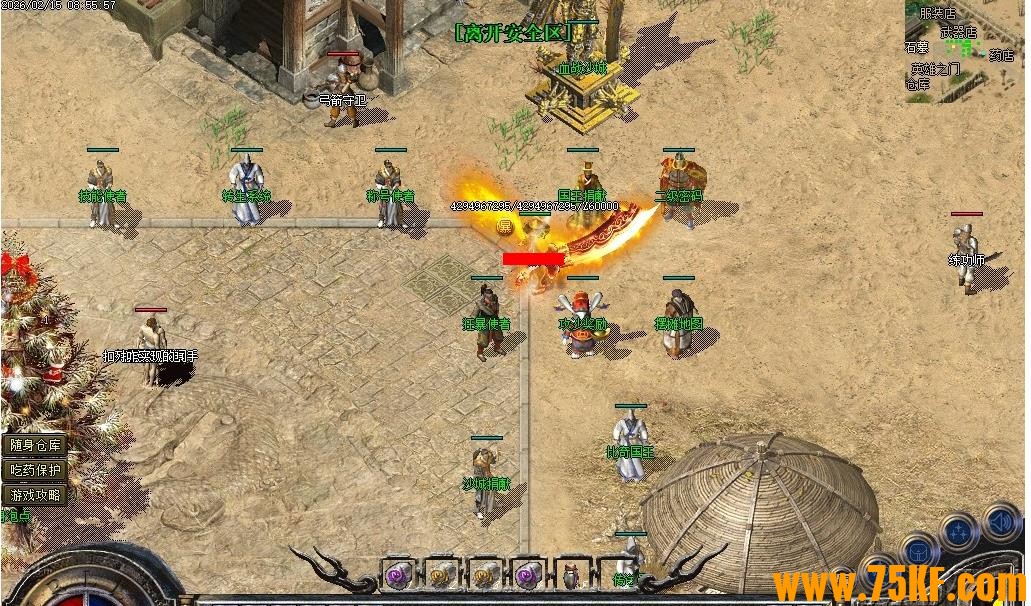Click the round cube icon button
The height and width of the screenshot is (606, 1031).
tap(918, 549)
